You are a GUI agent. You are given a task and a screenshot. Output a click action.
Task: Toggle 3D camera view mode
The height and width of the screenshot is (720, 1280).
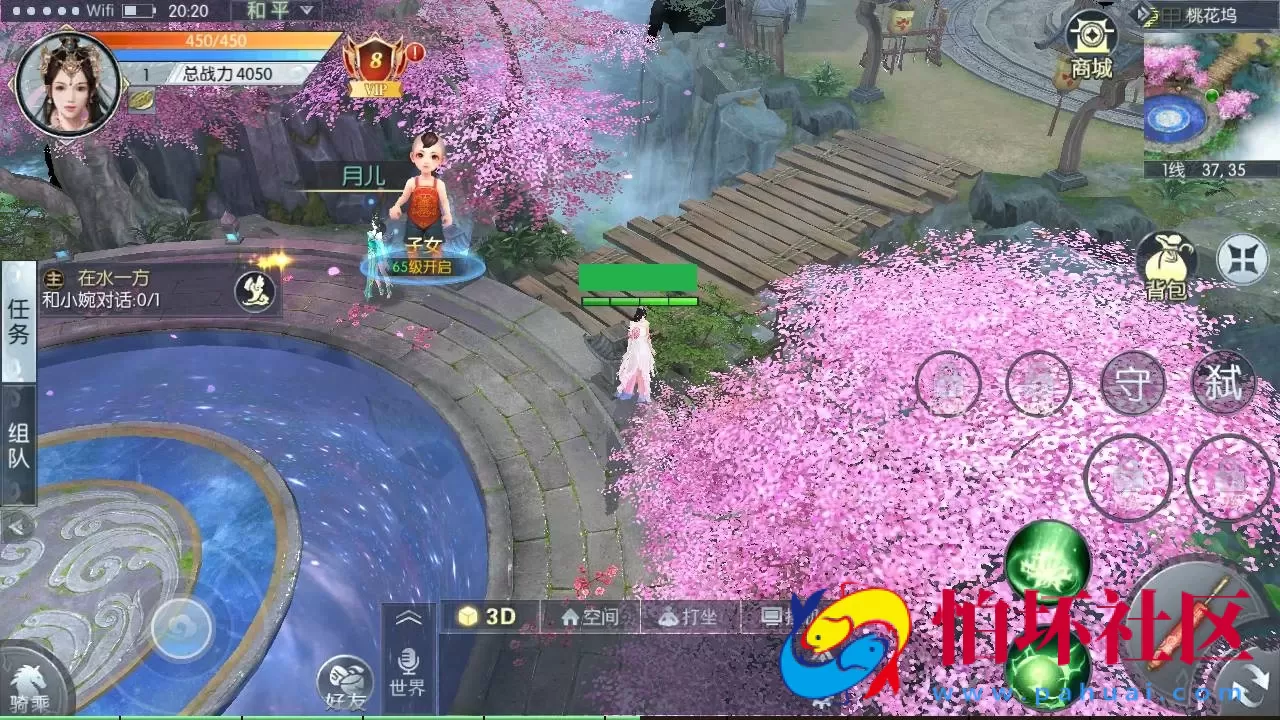pyautogui.click(x=490, y=616)
